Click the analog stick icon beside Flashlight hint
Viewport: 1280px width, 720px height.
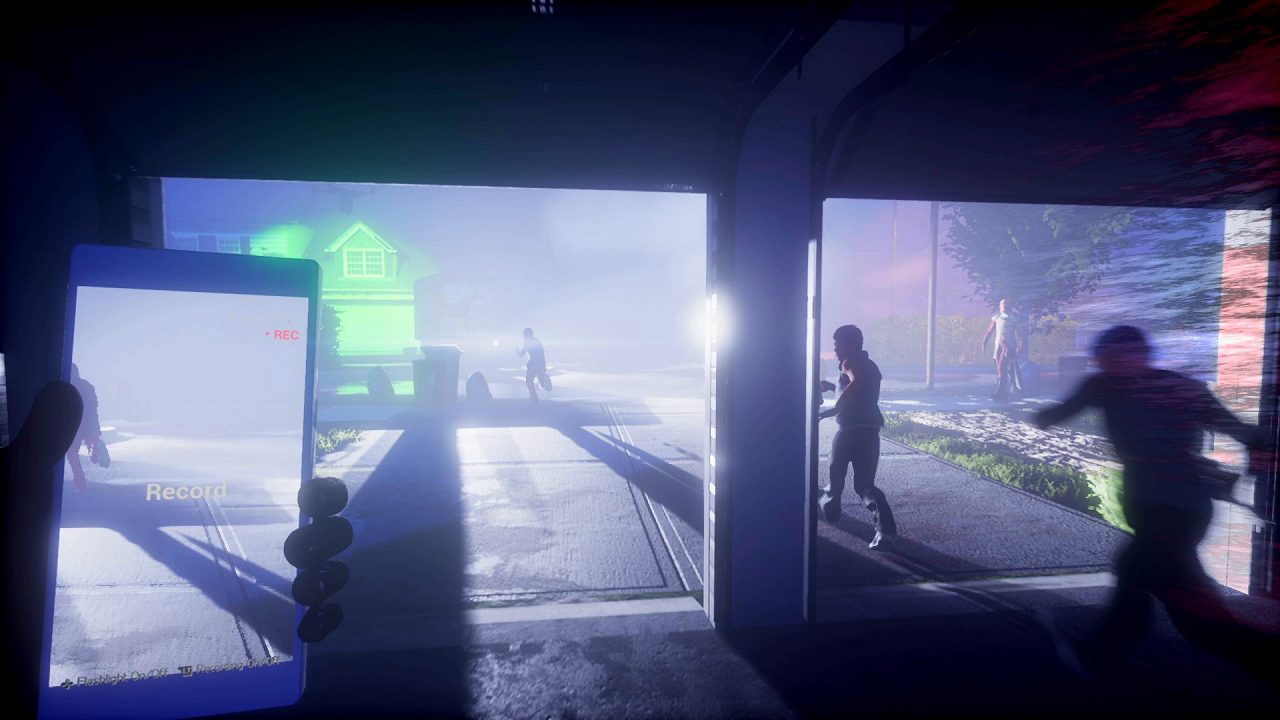pyautogui.click(x=68, y=681)
